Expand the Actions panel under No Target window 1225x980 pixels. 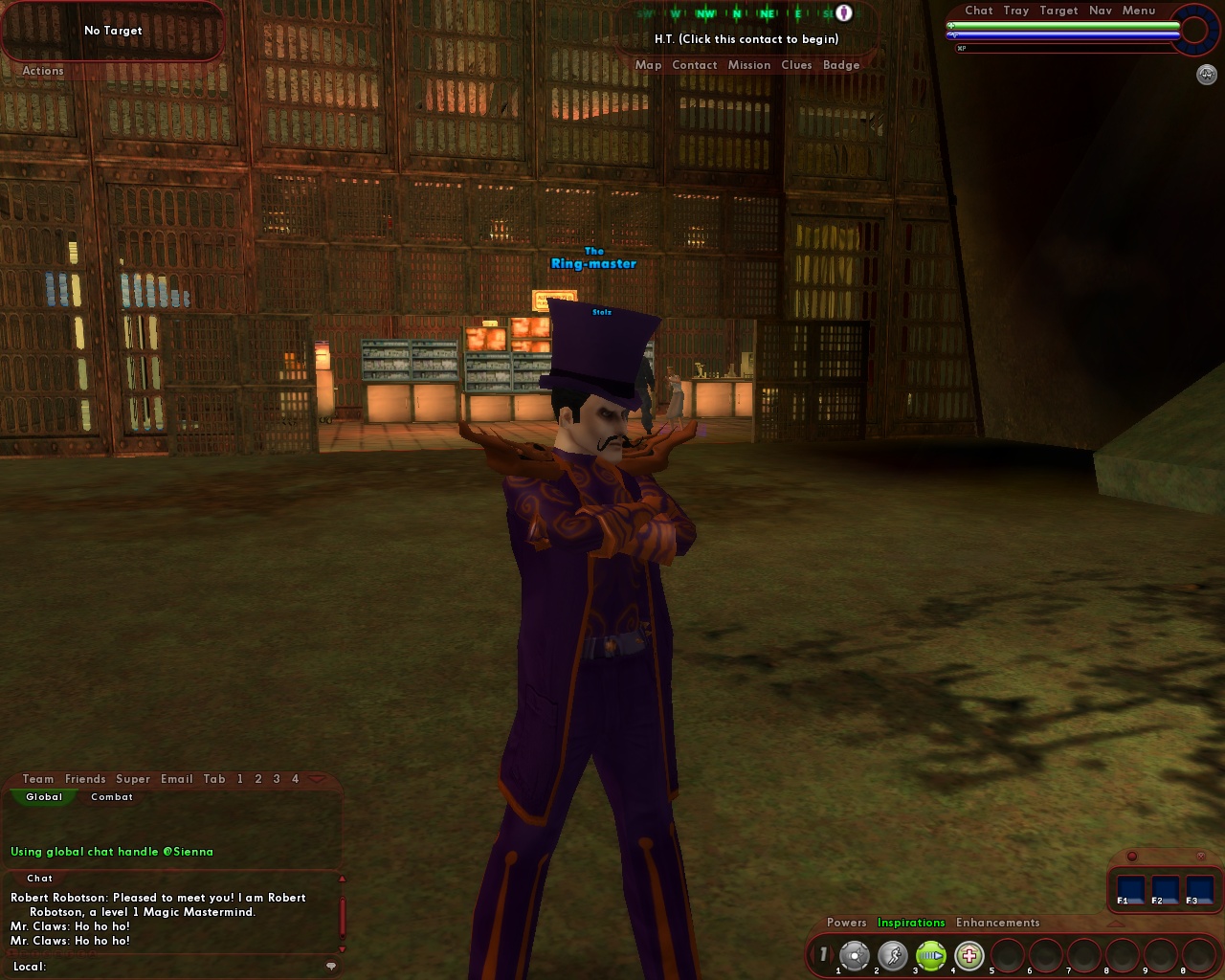coord(43,71)
